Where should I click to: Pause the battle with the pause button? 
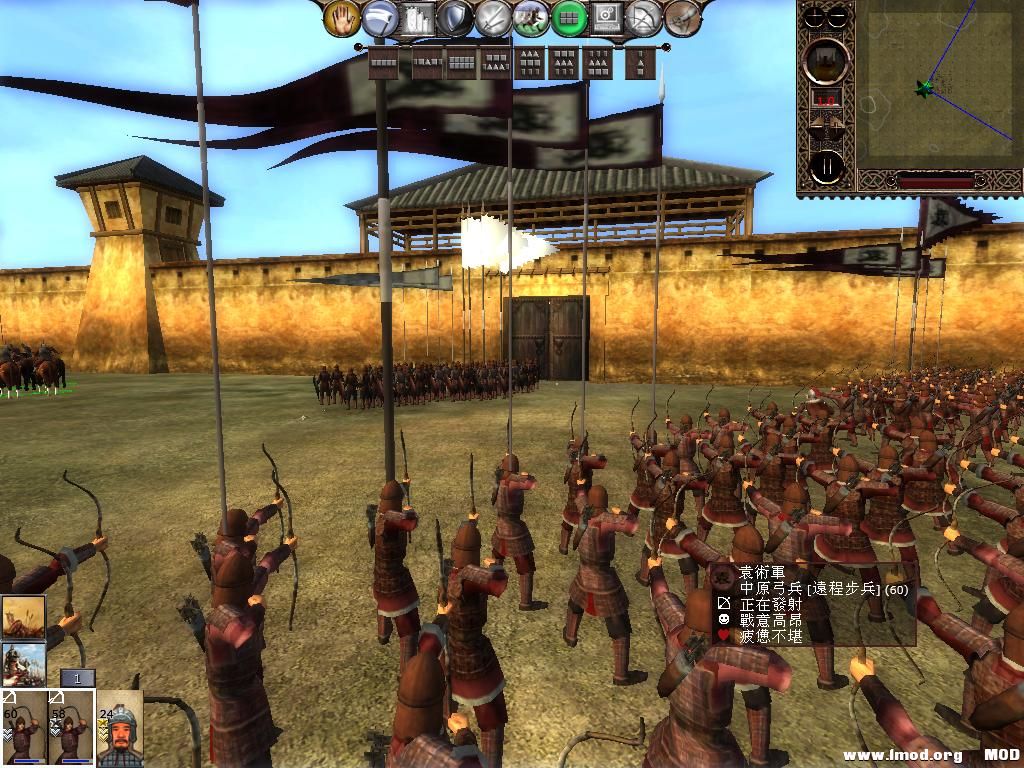tap(828, 167)
